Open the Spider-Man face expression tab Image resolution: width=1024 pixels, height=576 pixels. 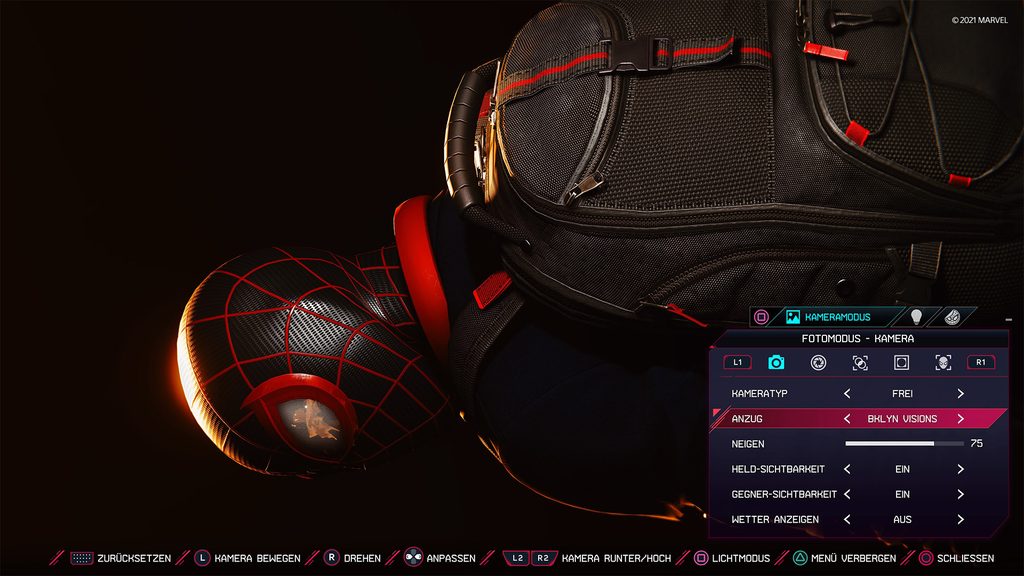click(x=943, y=362)
